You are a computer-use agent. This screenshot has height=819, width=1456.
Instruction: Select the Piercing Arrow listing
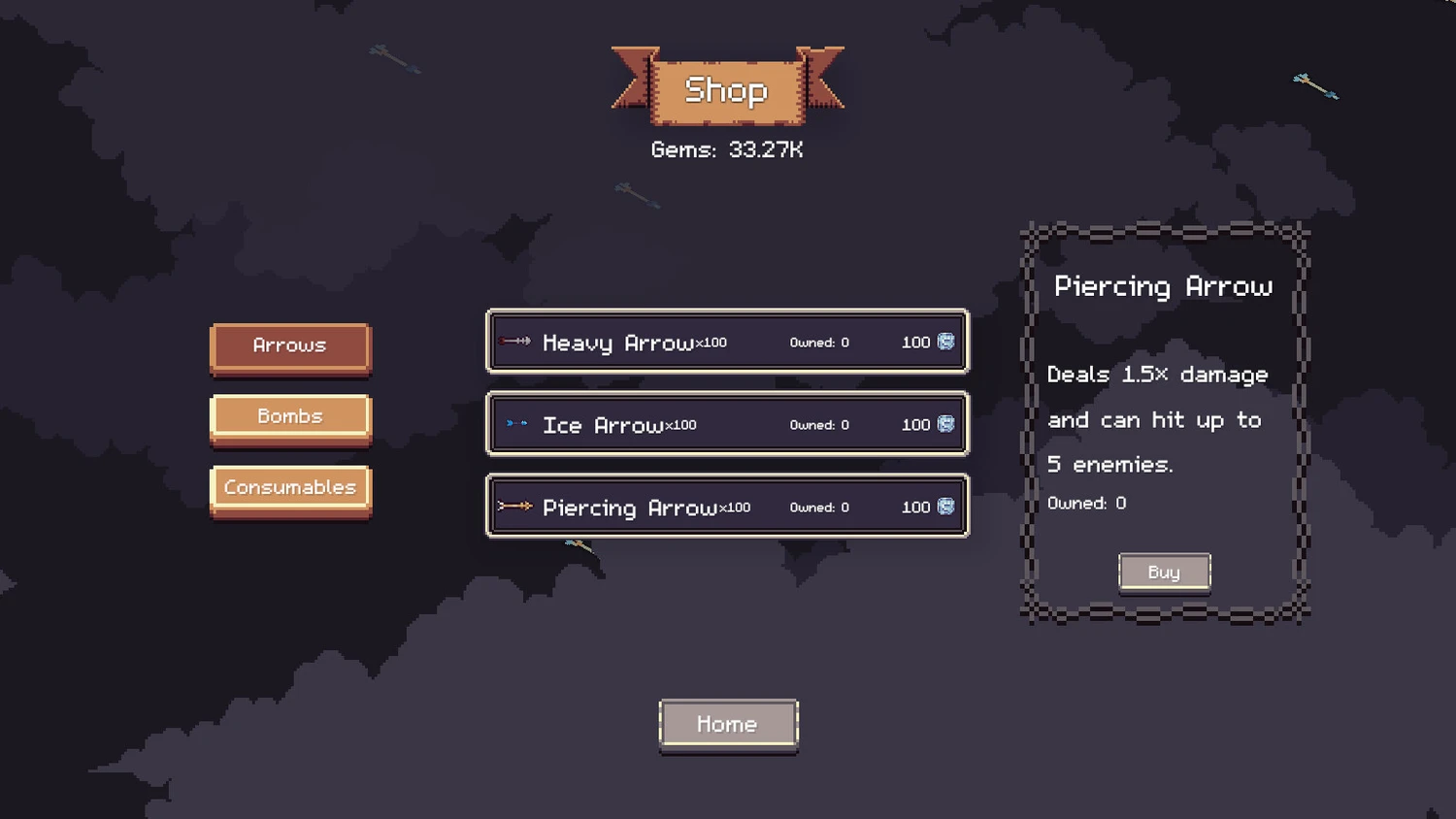(727, 507)
